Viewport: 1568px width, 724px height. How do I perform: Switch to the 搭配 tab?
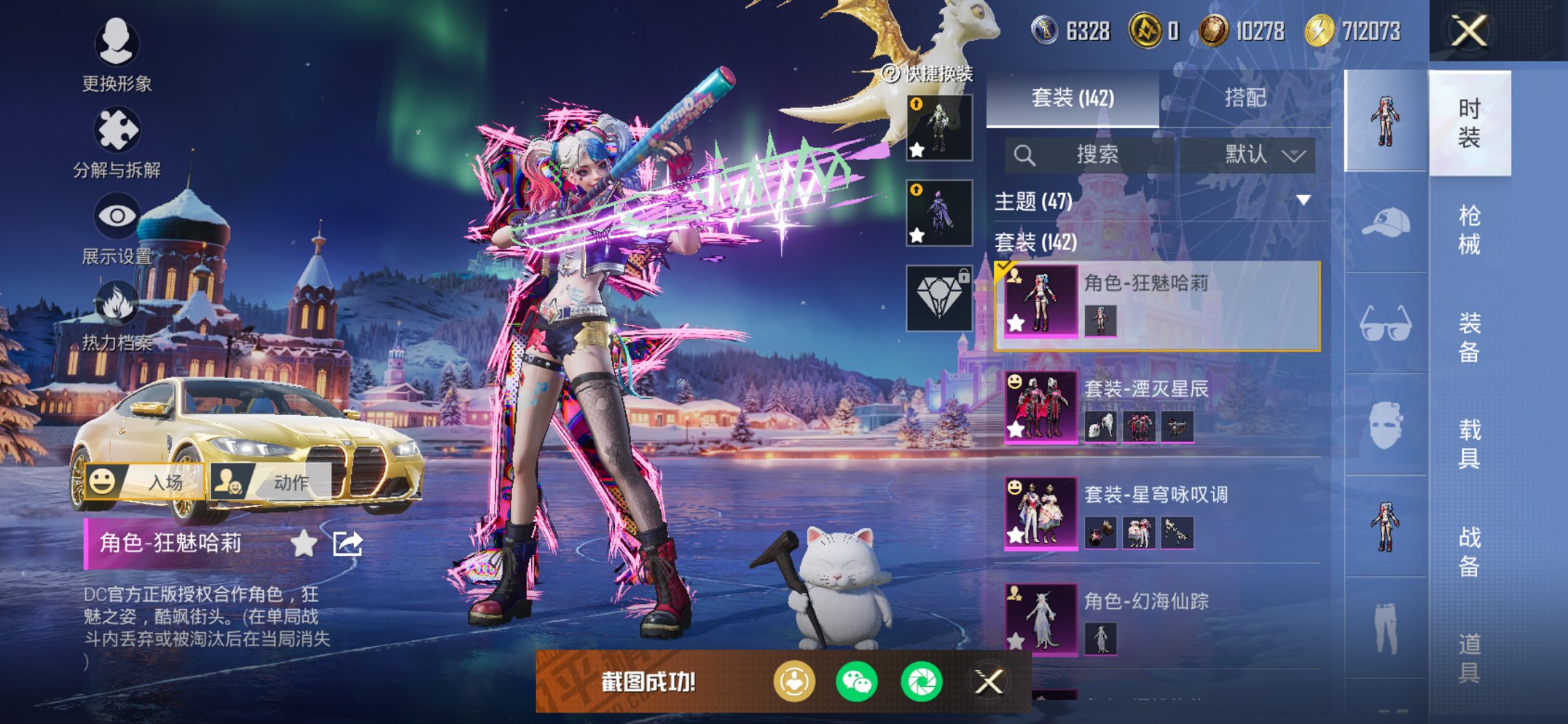(1244, 98)
